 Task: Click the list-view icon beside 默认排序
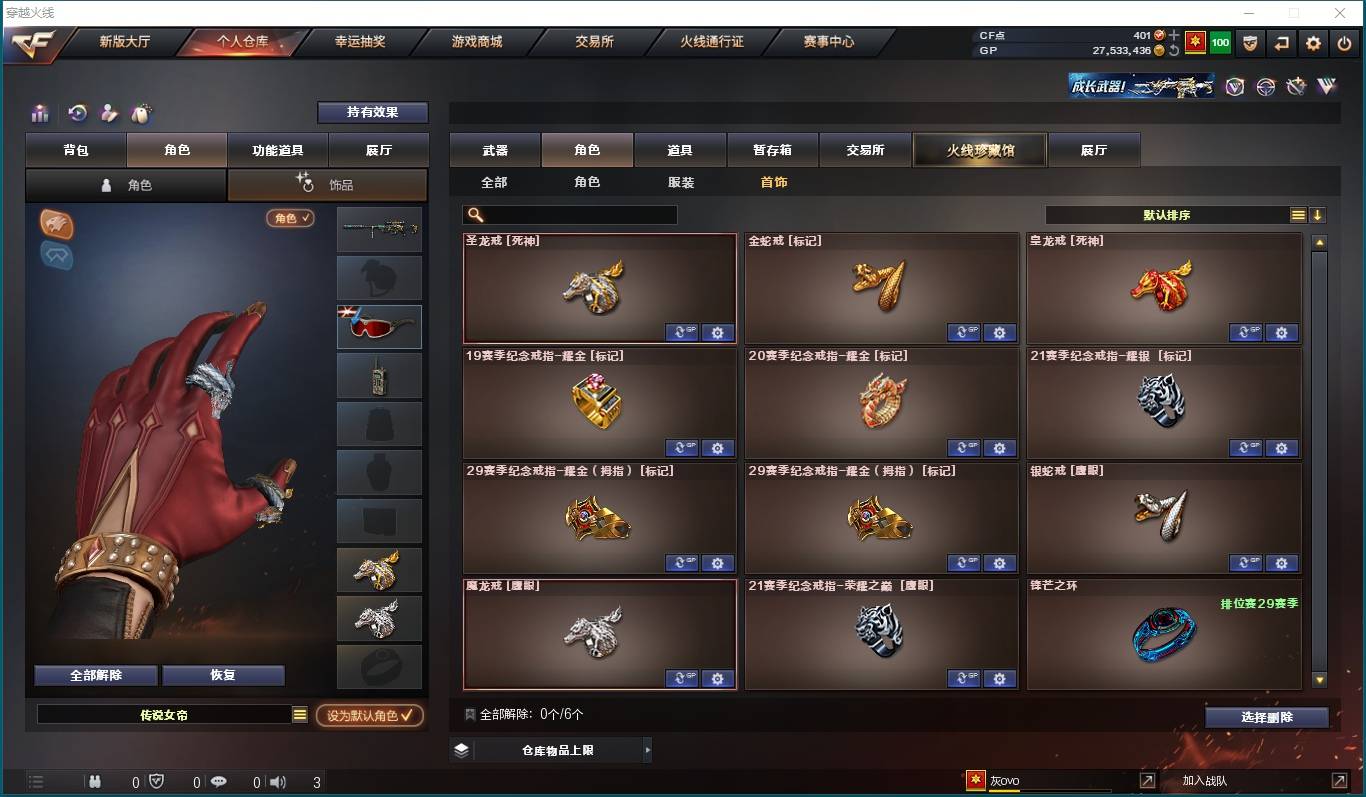click(x=1298, y=214)
